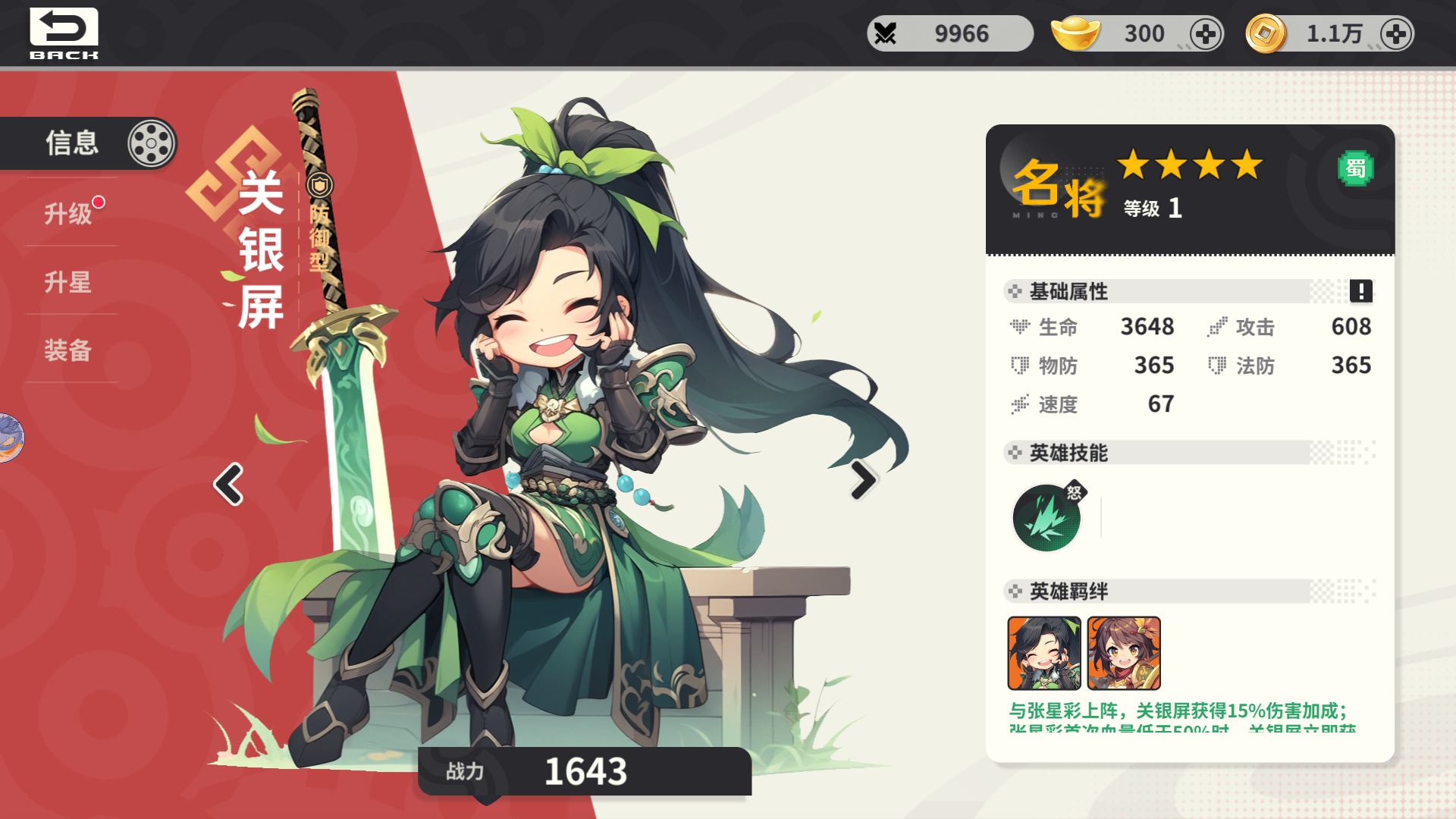Open the film reel icon beside 信息 tab
1456x819 pixels.
151,143
